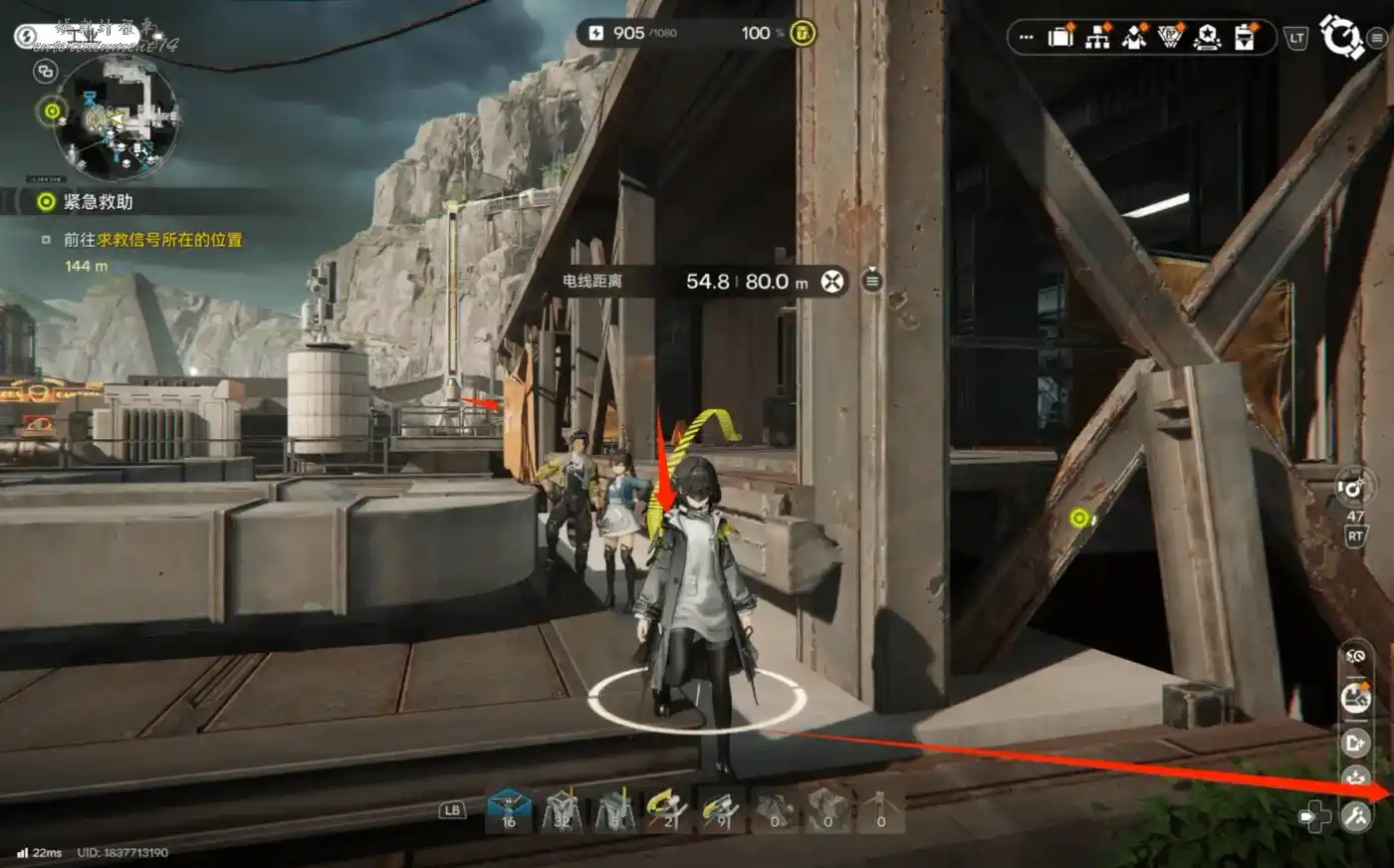Select the blue hotbar item with 16

pyautogui.click(x=509, y=809)
